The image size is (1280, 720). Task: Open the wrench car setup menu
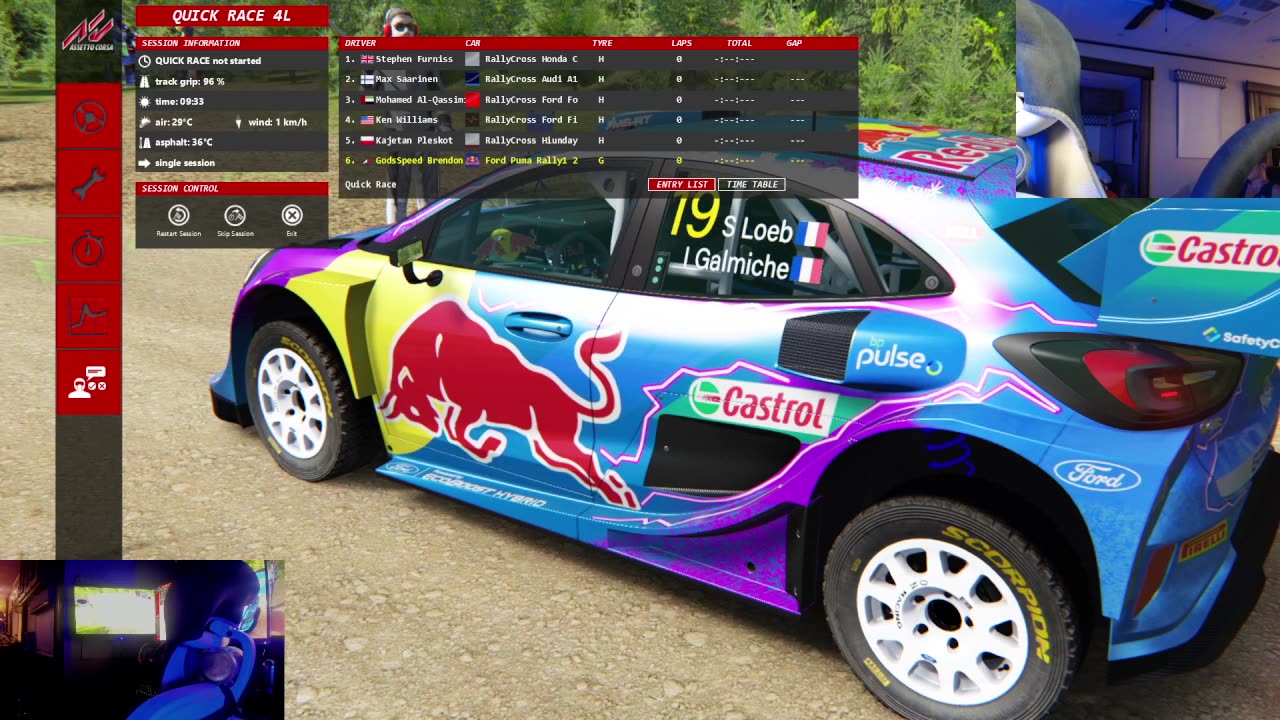pos(89,183)
